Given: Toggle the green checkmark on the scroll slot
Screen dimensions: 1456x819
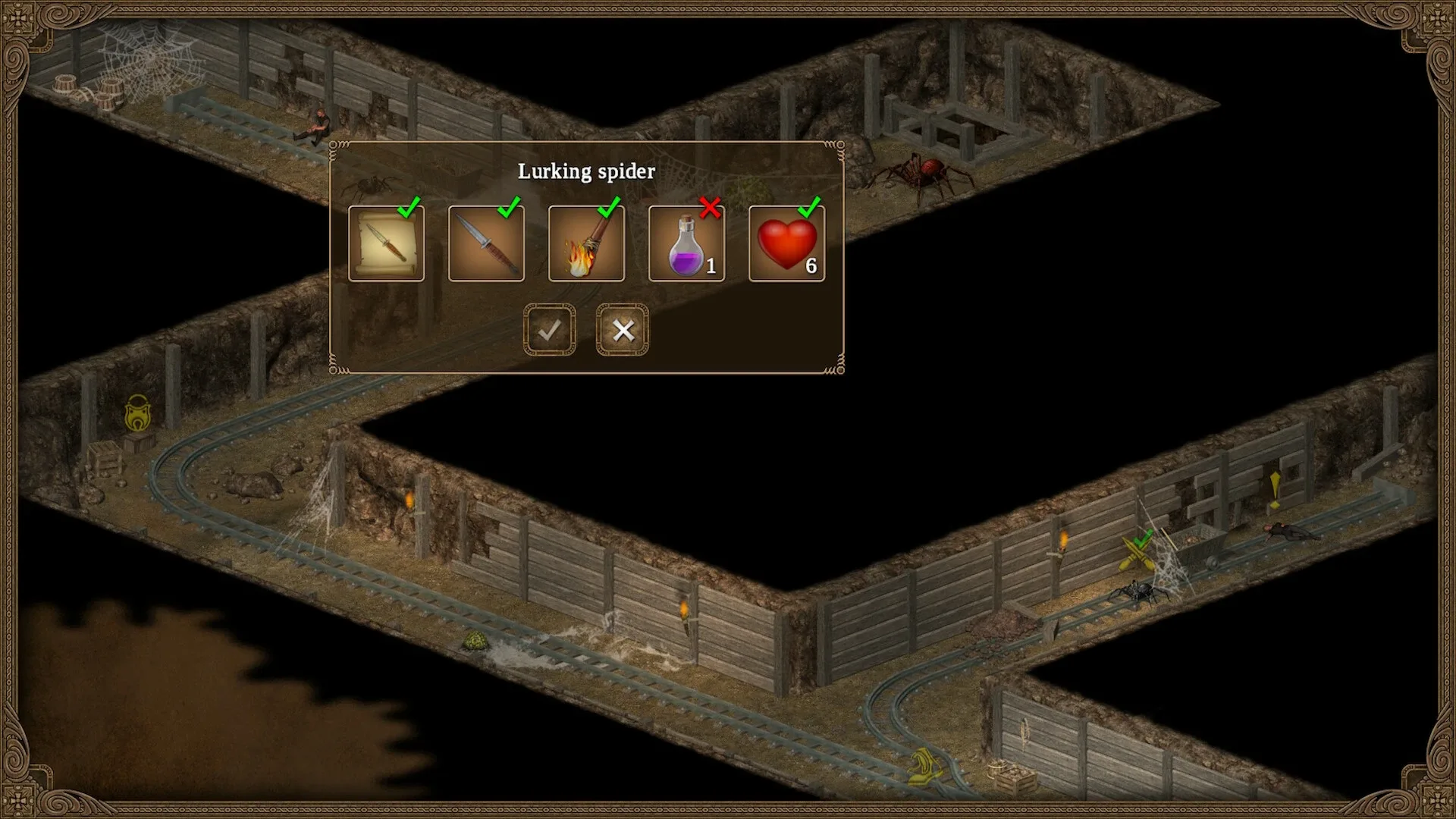Looking at the screenshot, I should point(410,206).
